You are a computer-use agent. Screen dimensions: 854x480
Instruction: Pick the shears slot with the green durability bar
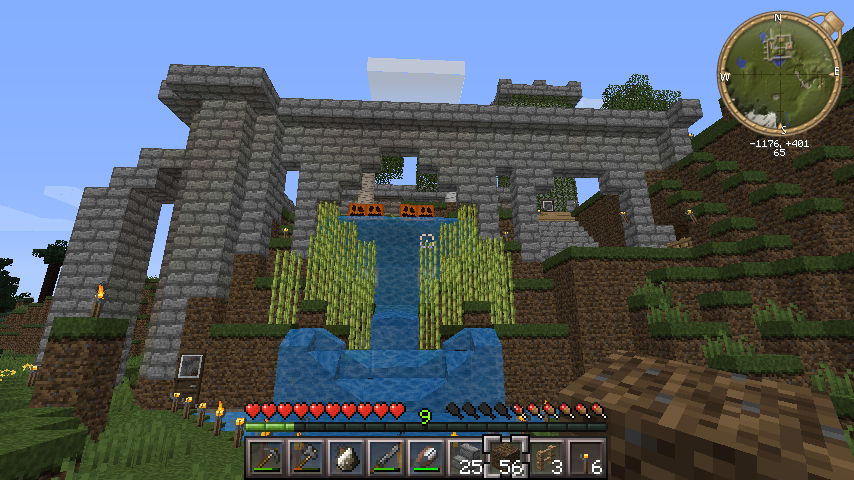(x=426, y=457)
